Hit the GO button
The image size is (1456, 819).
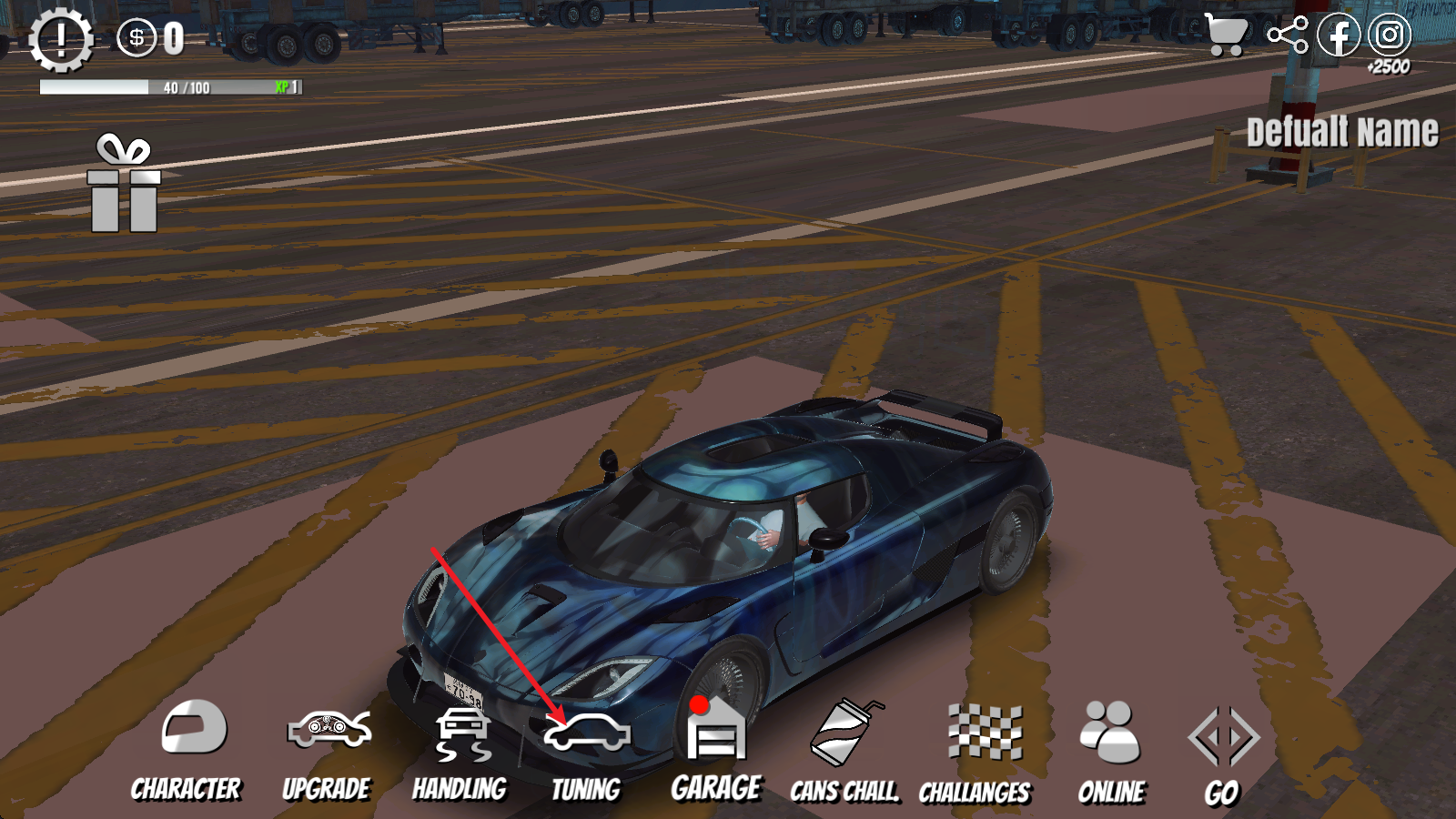(x=1223, y=755)
